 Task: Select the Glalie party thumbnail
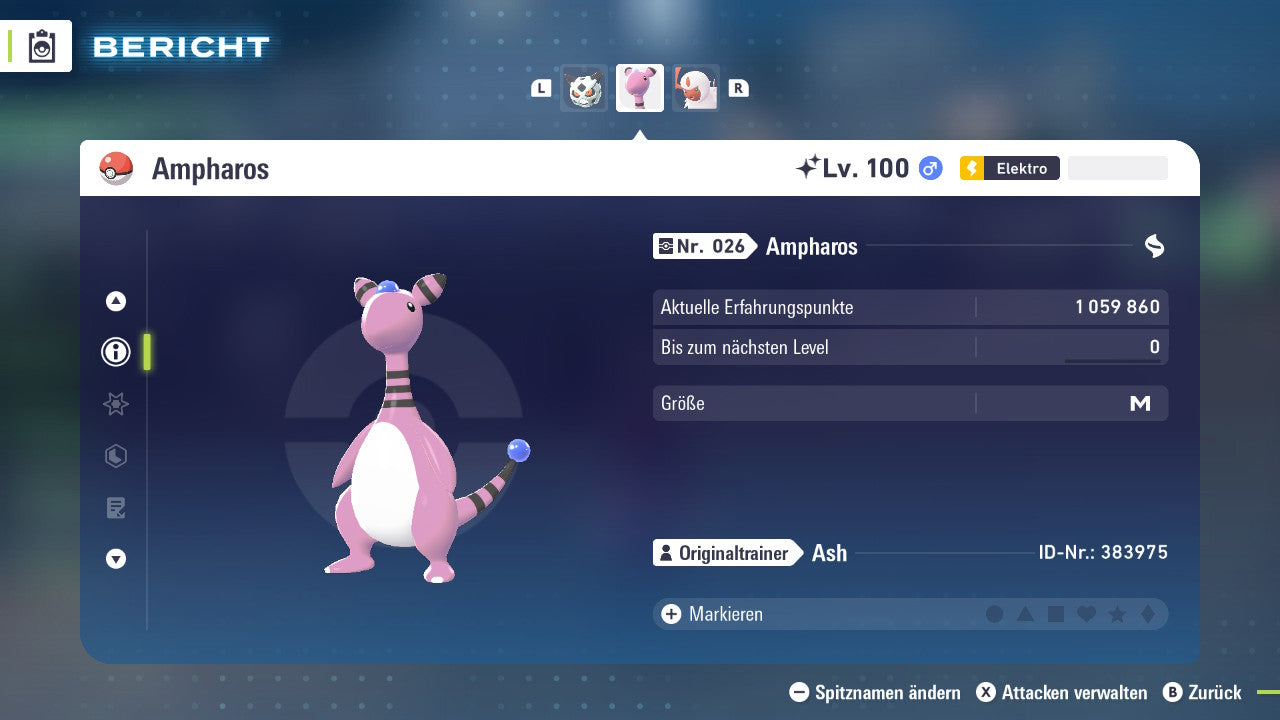click(x=584, y=89)
